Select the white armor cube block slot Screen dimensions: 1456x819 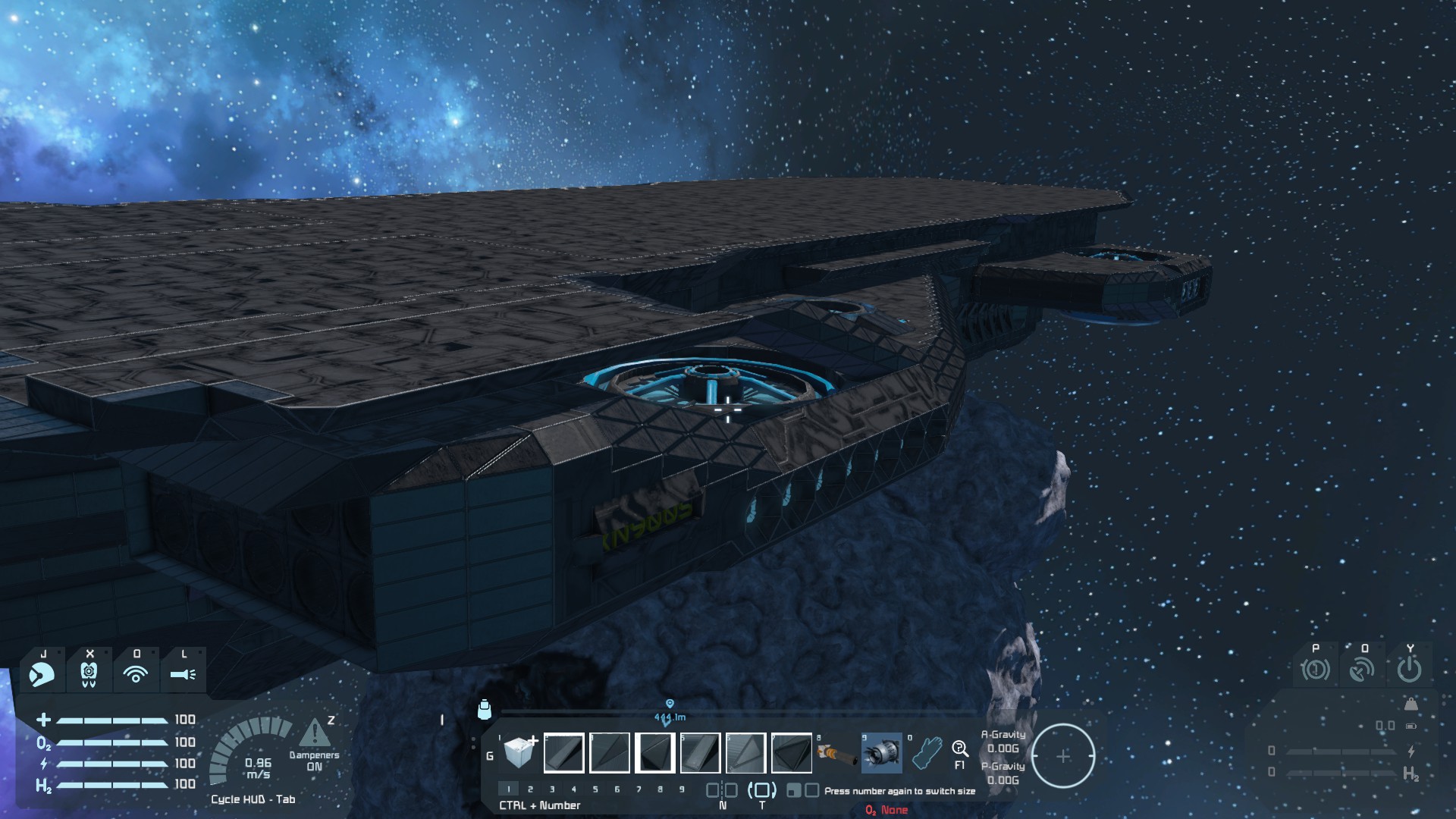(x=519, y=752)
